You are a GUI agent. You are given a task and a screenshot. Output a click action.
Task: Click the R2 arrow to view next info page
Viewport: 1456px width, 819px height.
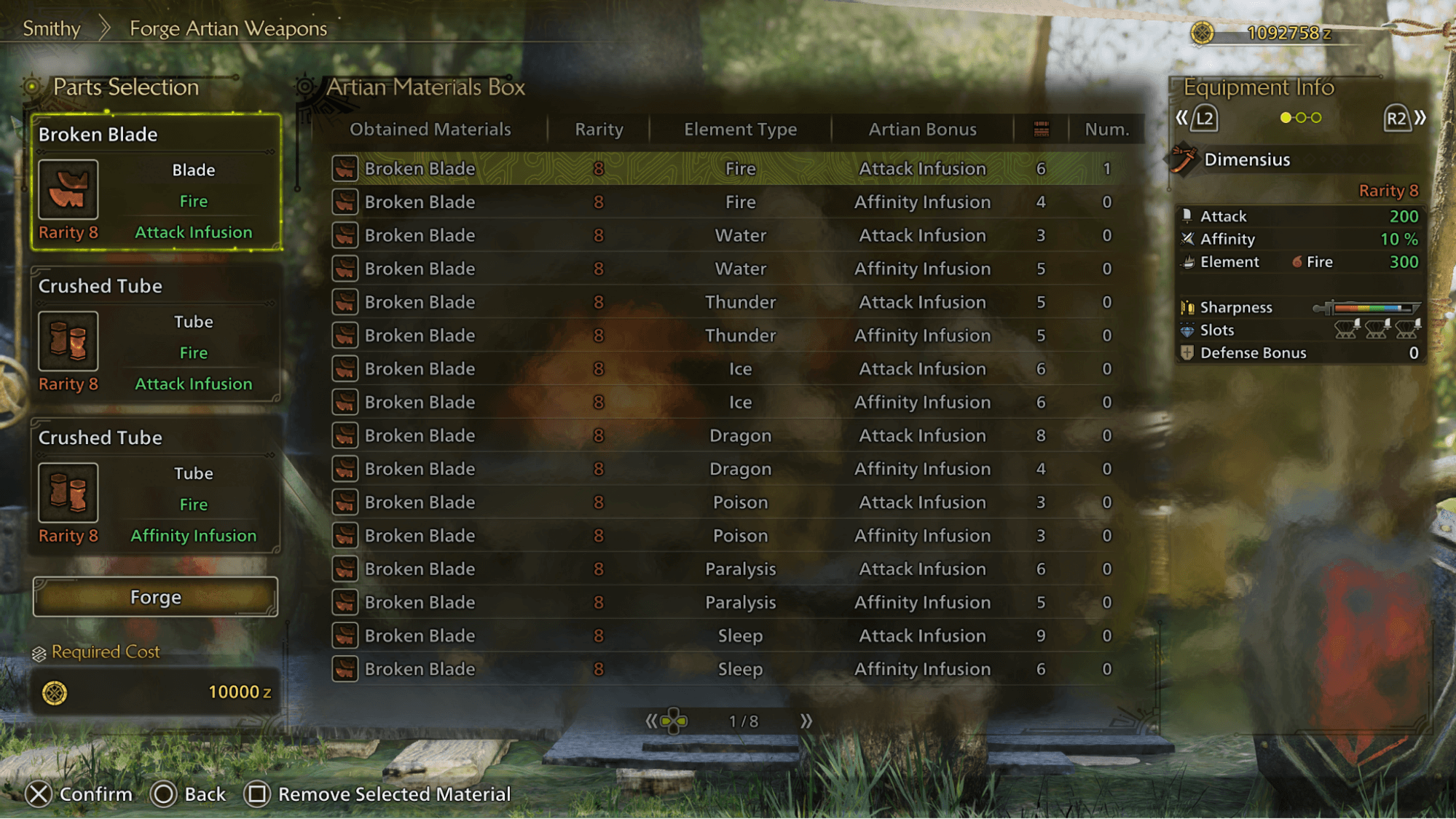point(1397,118)
